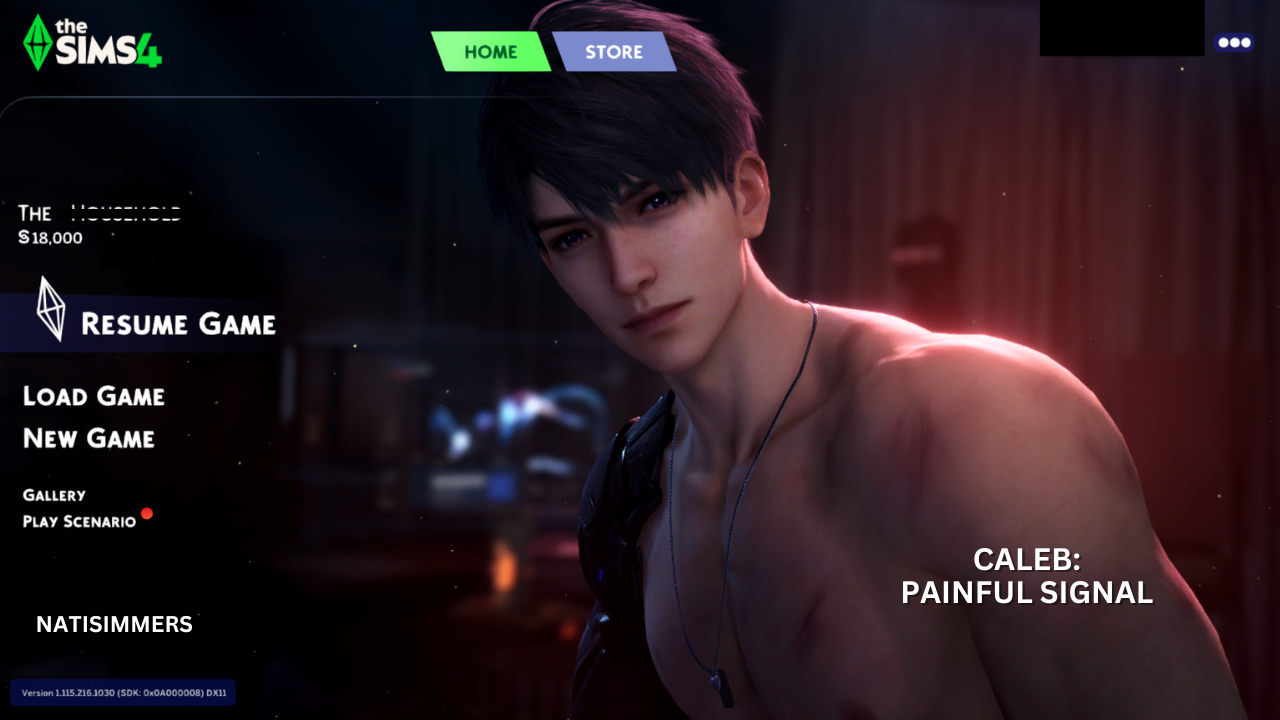1280x720 pixels.
Task: Start a New Game
Action: (x=88, y=439)
